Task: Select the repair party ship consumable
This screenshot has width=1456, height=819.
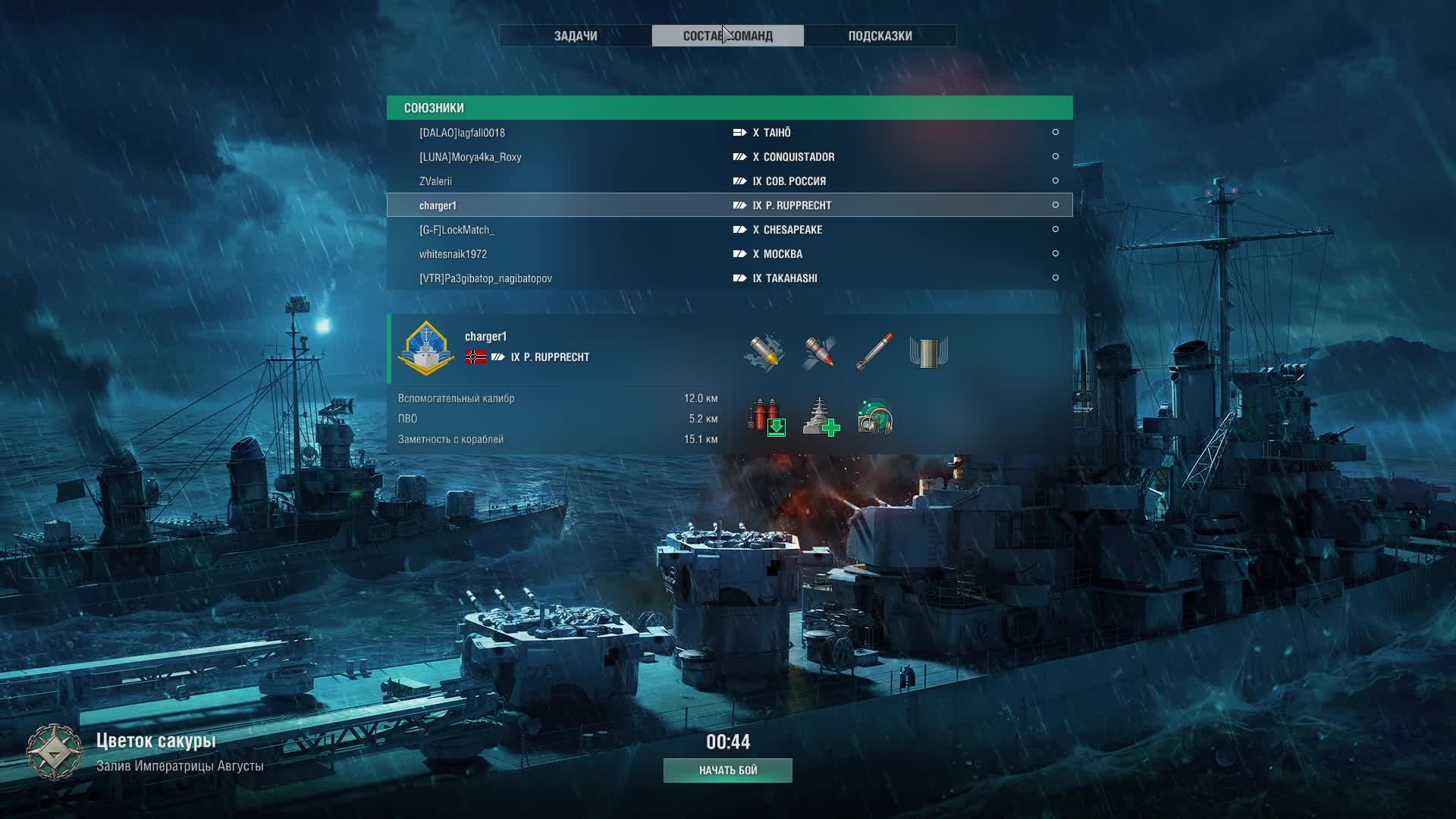Action: pyautogui.click(x=821, y=417)
